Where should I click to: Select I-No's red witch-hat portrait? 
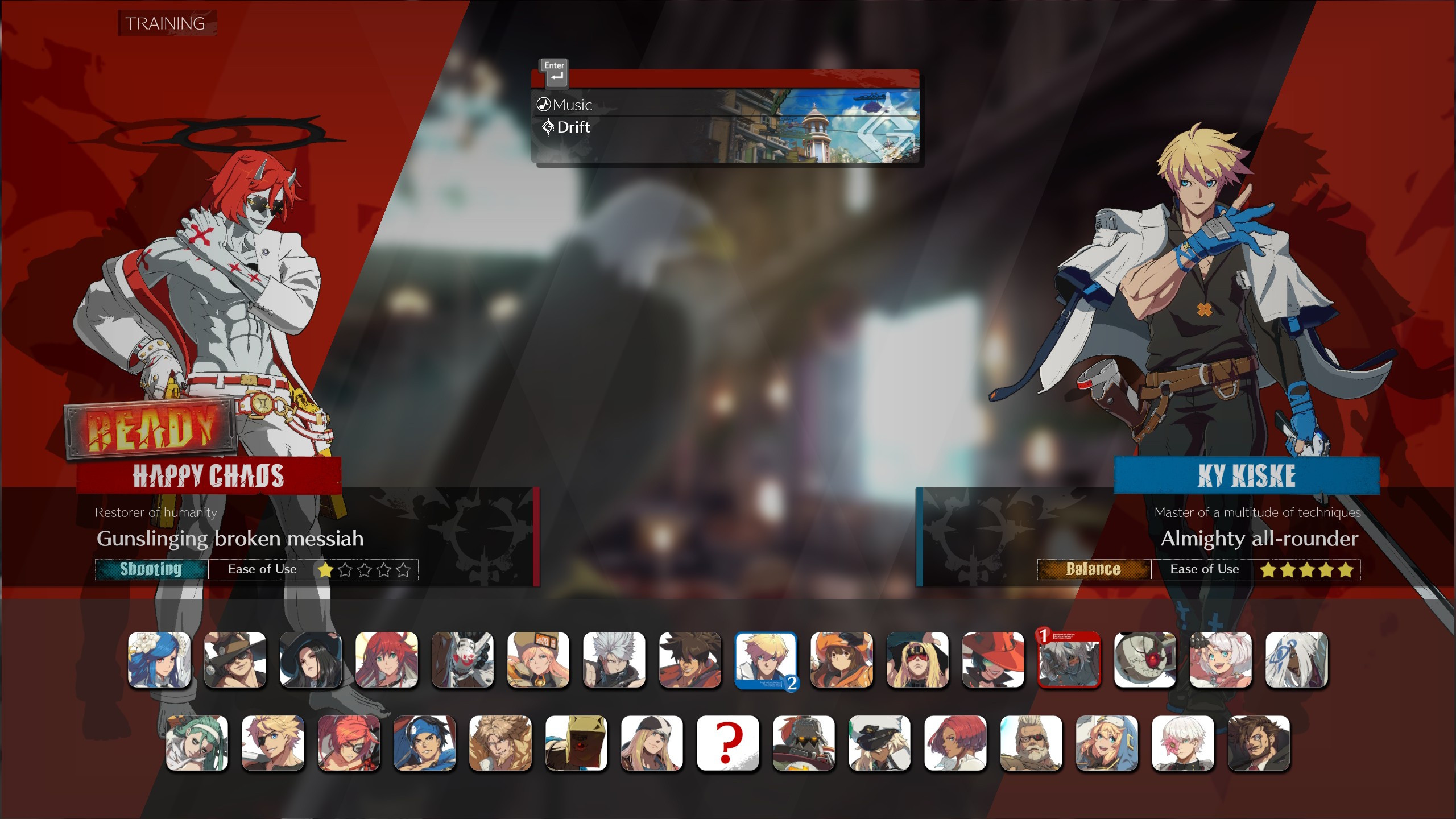click(992, 660)
